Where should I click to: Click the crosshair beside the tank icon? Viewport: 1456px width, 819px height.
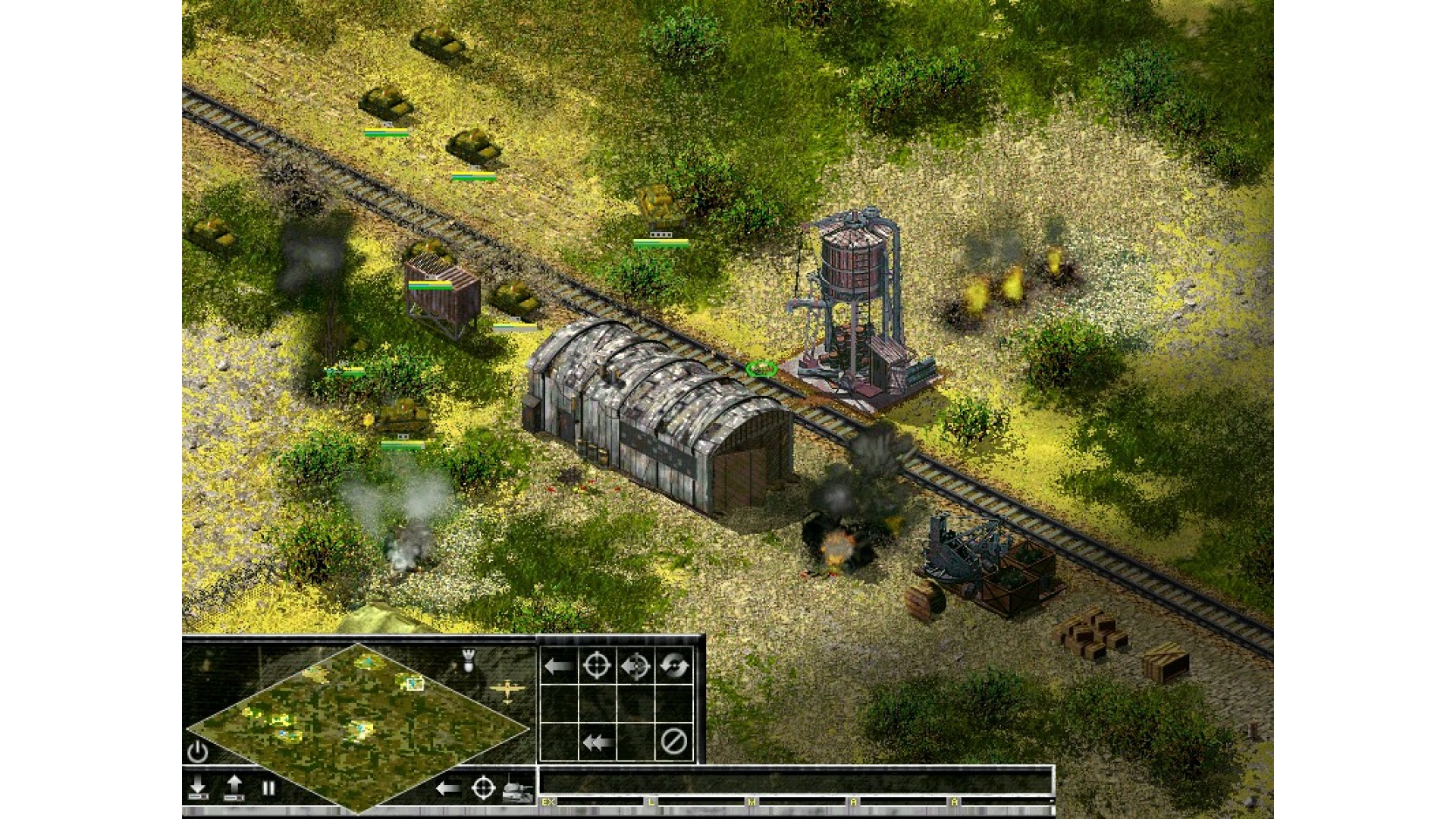pos(483,789)
